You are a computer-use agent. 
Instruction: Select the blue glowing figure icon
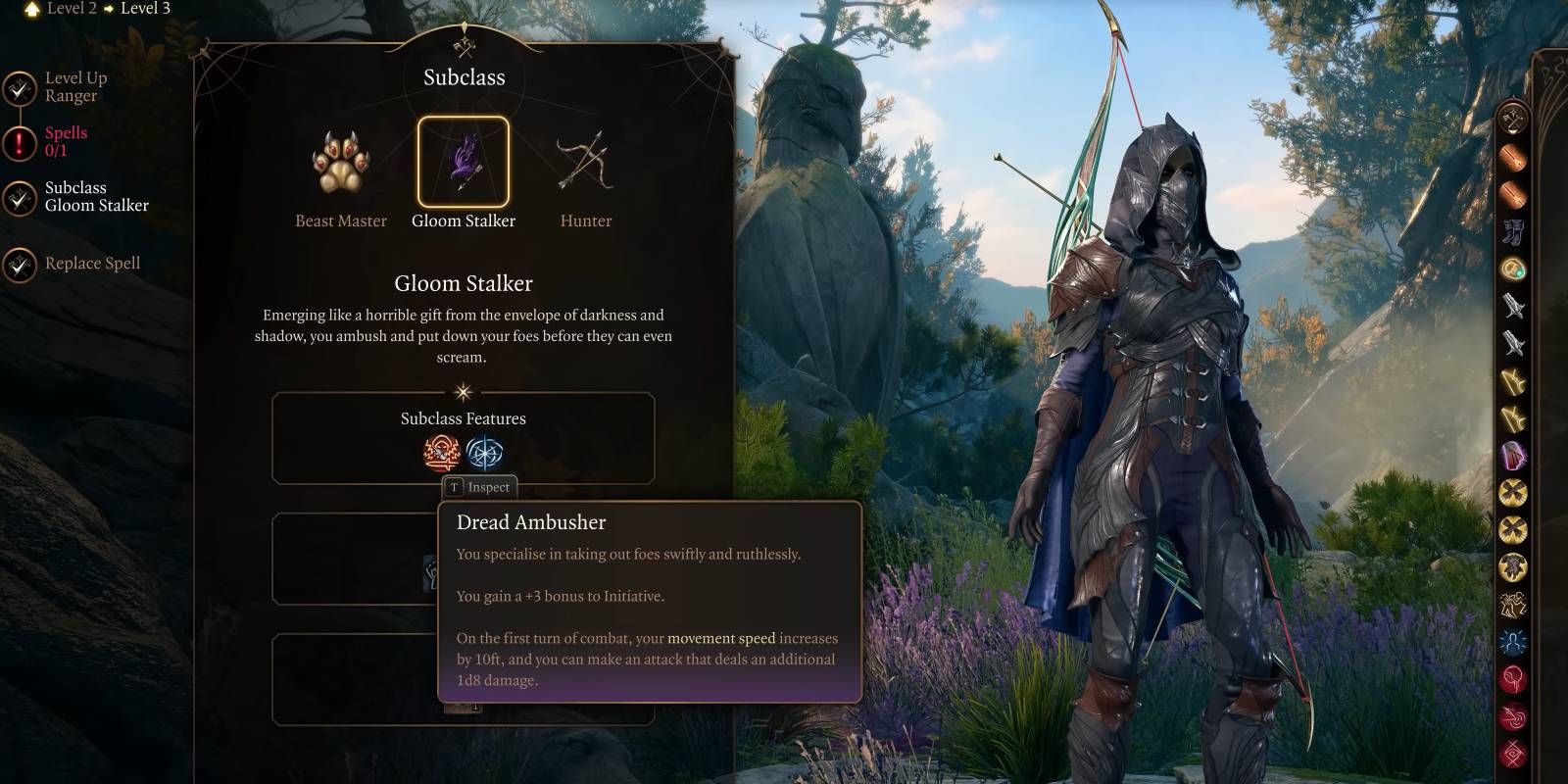(1513, 643)
